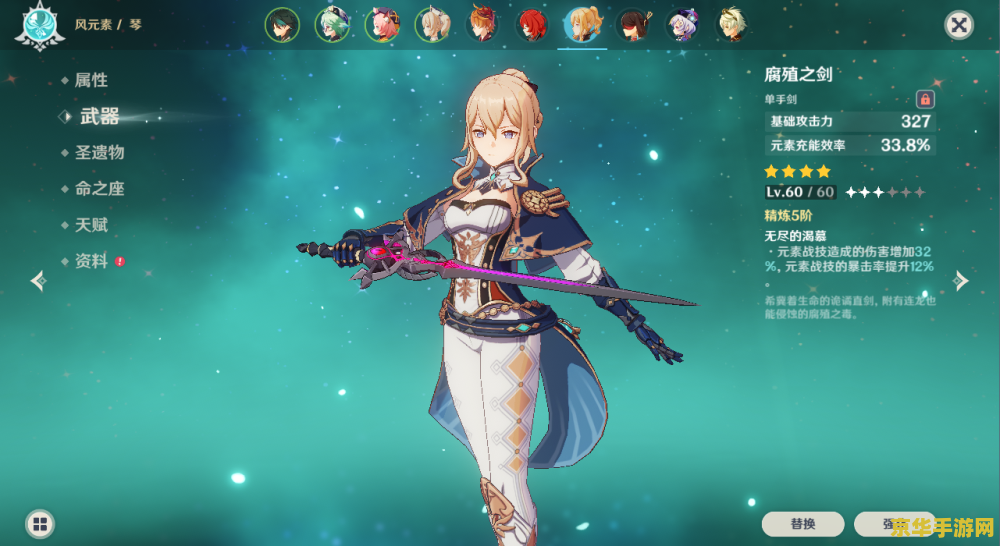Switch to previous character with left arrow
1000x546 pixels.
pos(38,281)
